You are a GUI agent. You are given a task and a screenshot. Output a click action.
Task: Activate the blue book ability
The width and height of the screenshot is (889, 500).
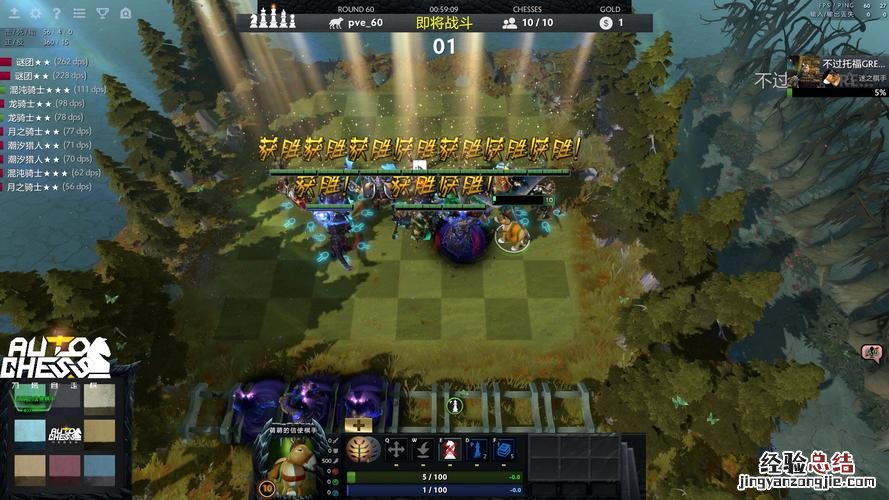coord(504,450)
